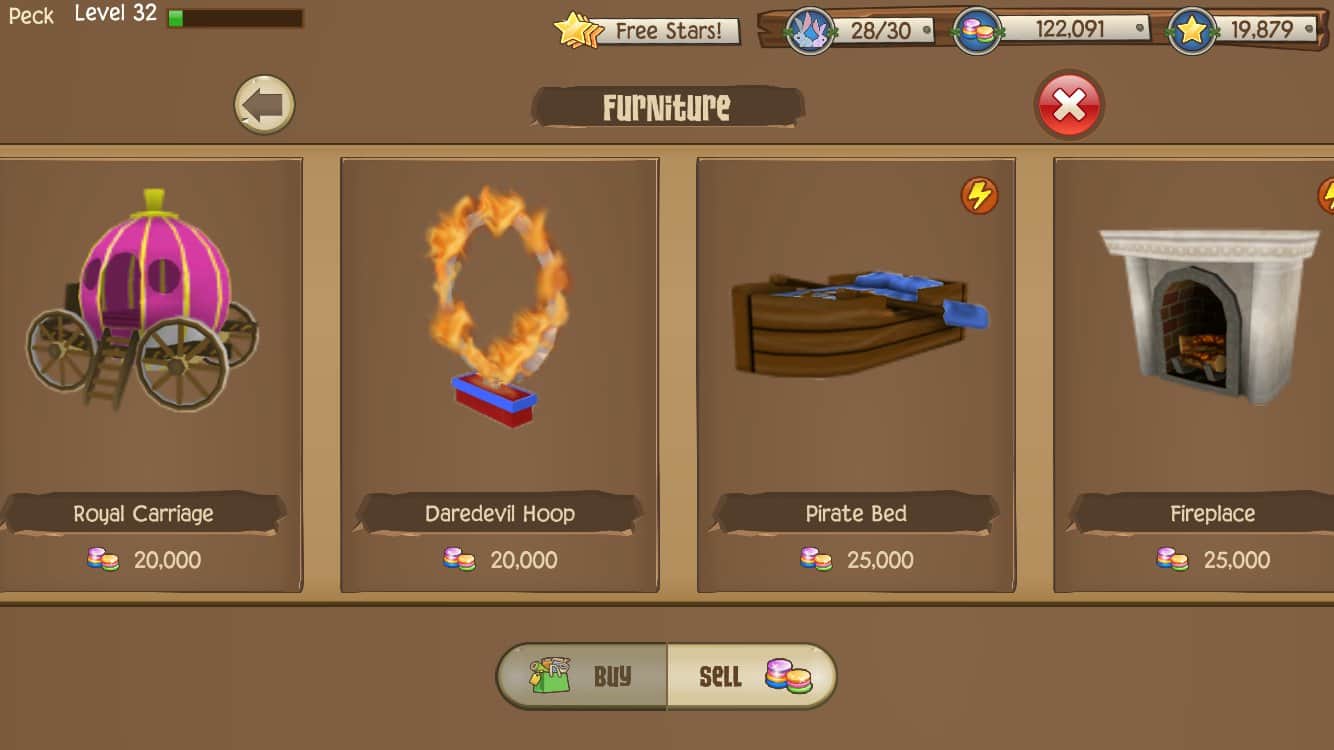Choose the Daredevil Hoop furniture
This screenshot has height=750, width=1334.
(x=499, y=375)
